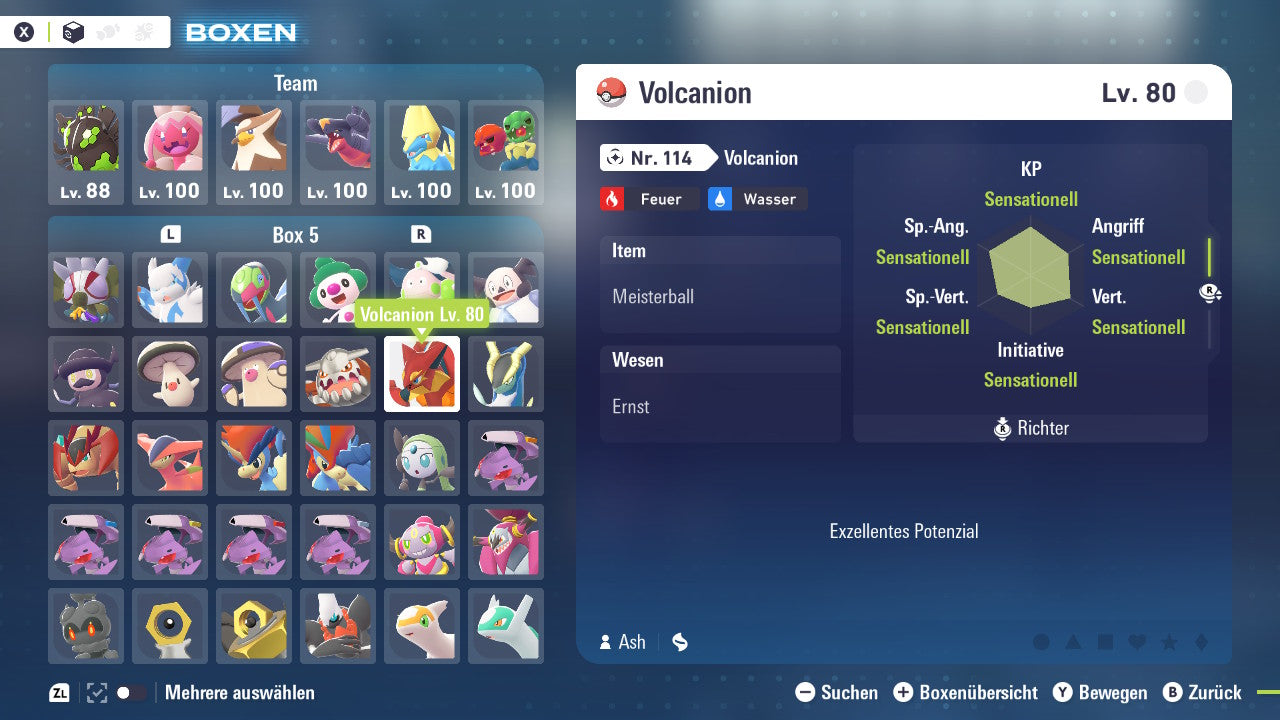Open the Richter judge function below the stats chart
This screenshot has width=1280, height=720.
tap(1030, 428)
